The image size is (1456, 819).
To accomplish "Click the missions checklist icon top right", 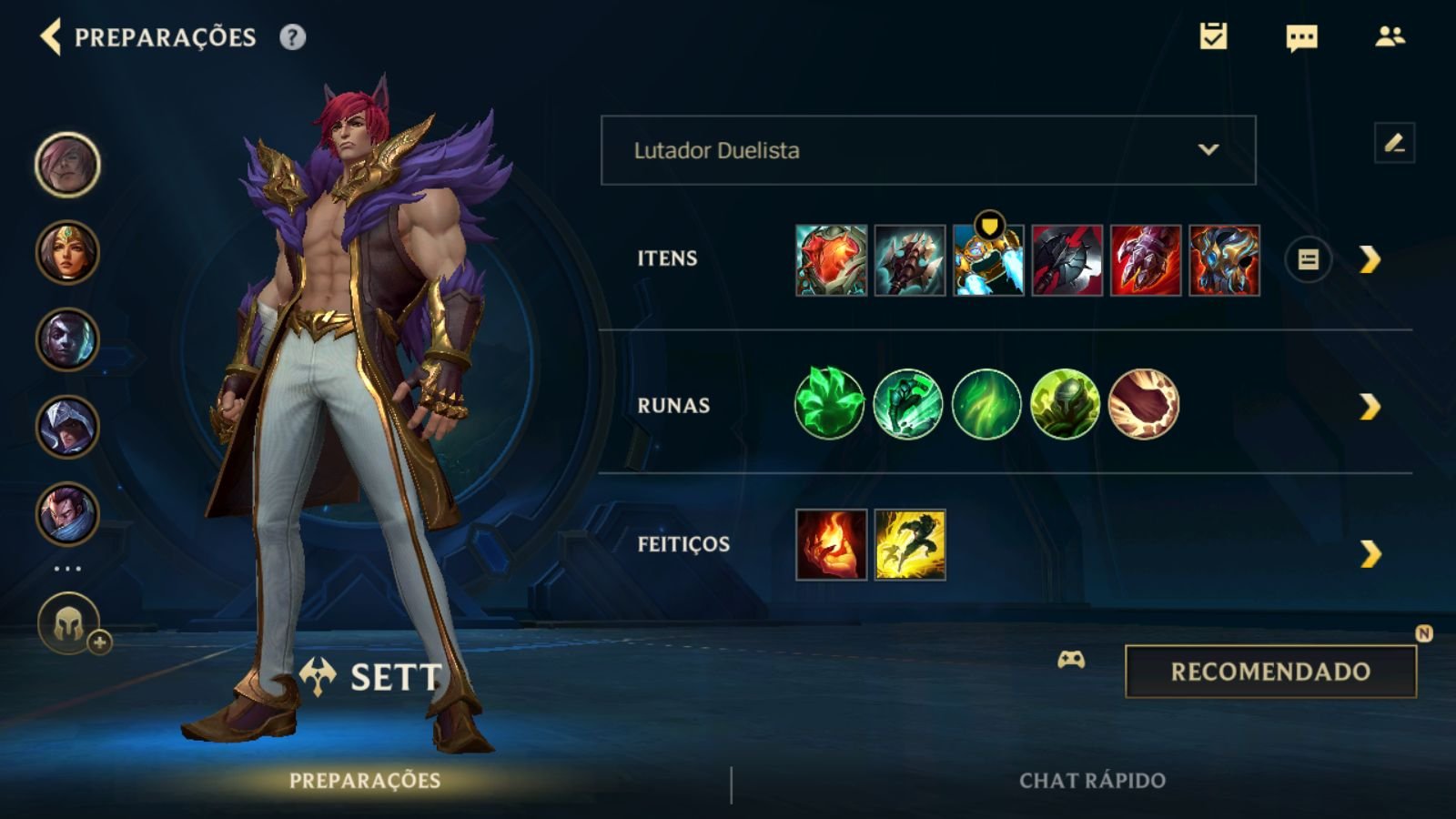I will [1215, 38].
